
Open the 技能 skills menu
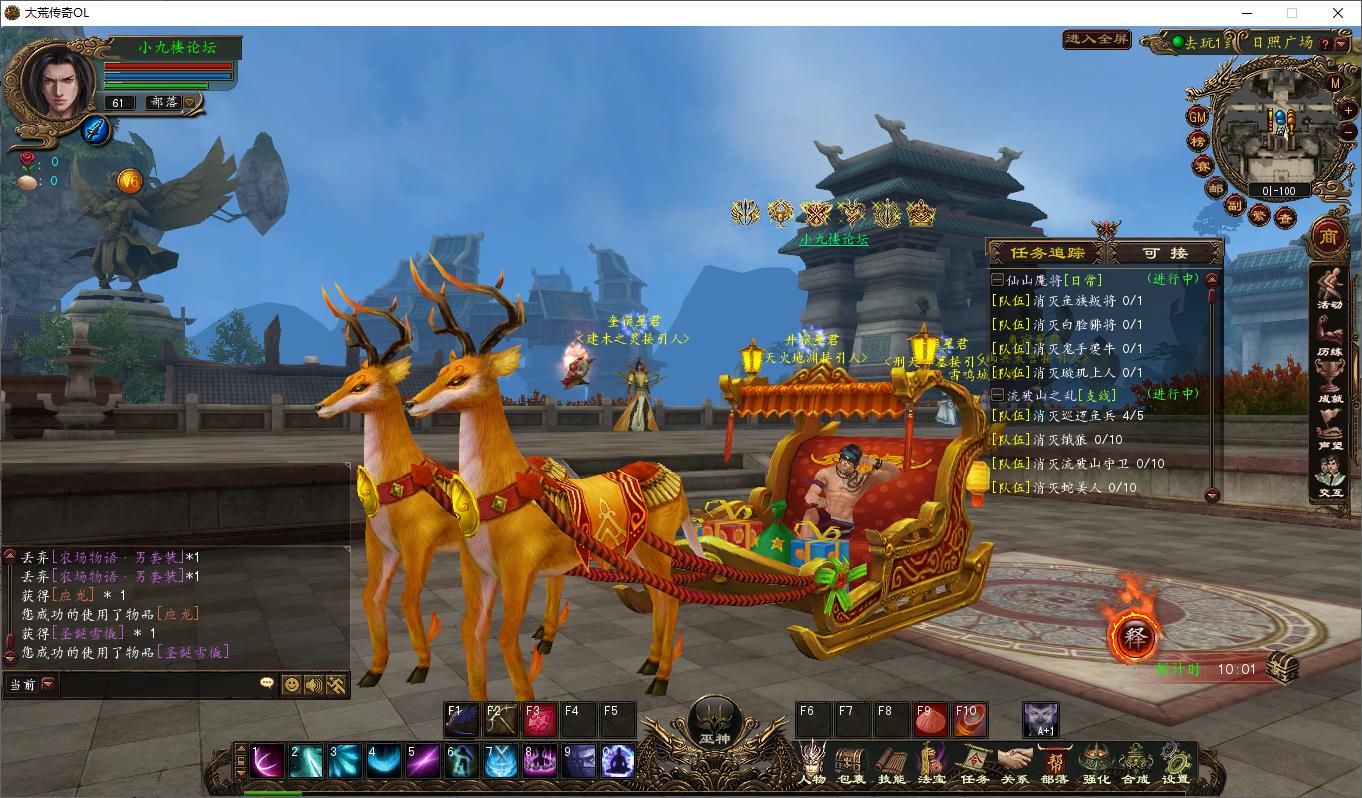[x=891, y=763]
